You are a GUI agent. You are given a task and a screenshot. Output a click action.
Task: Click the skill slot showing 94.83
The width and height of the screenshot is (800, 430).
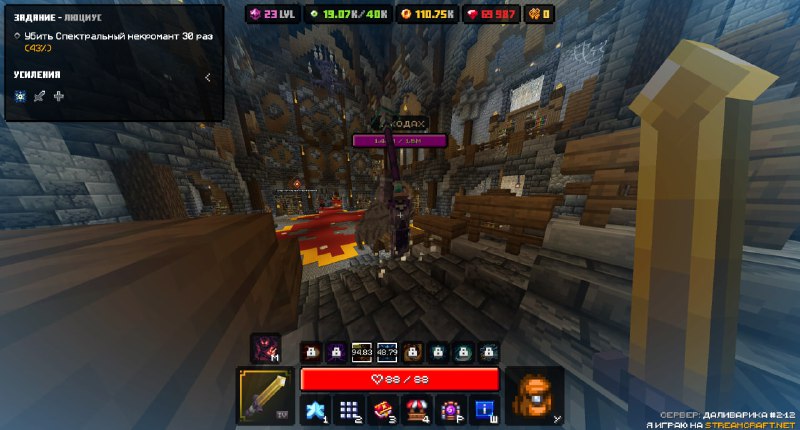click(361, 351)
